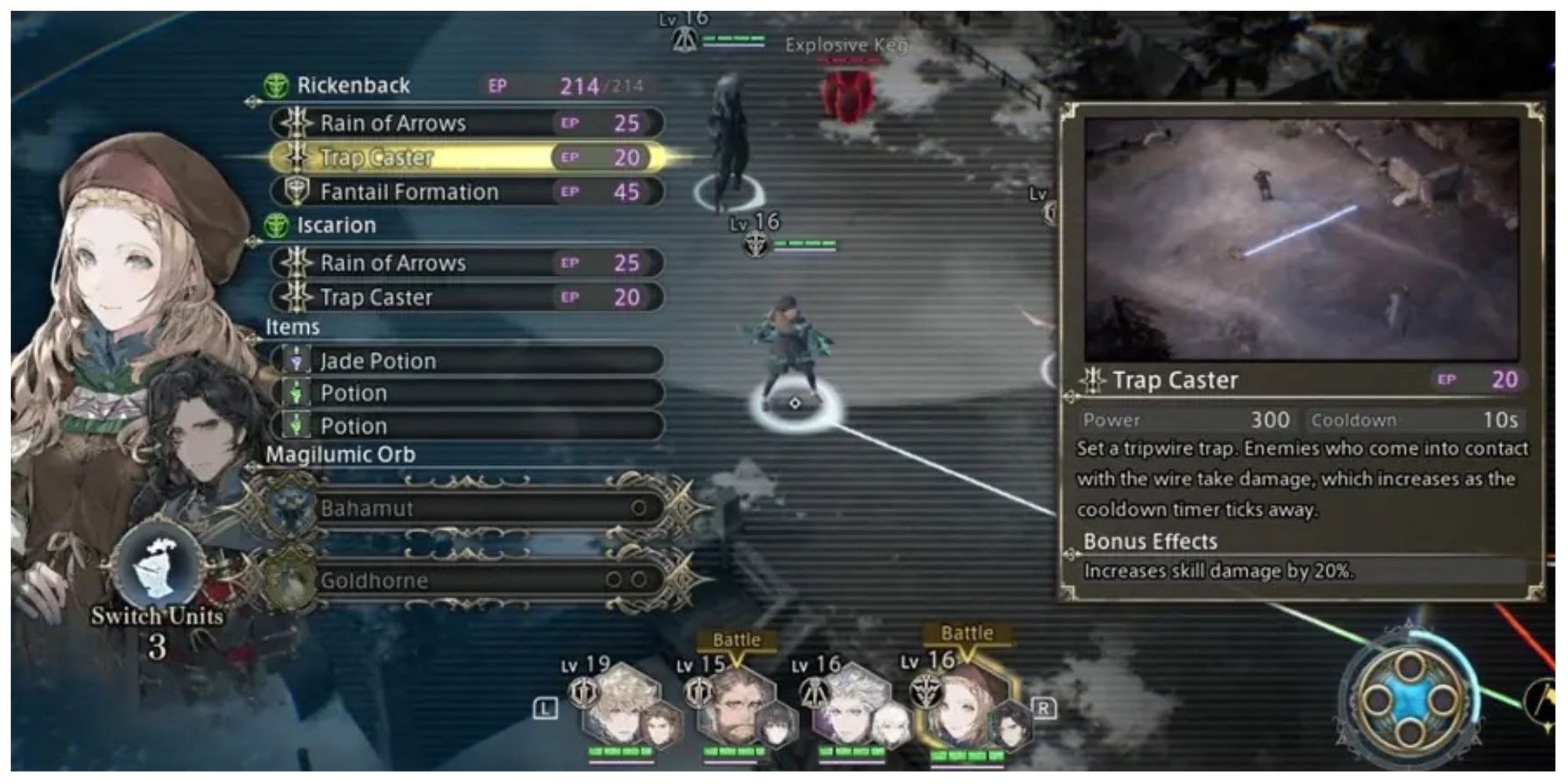Click the Trap Caster crossed-arrows skill icon
1568x784 pixels.
pyautogui.click(x=296, y=158)
